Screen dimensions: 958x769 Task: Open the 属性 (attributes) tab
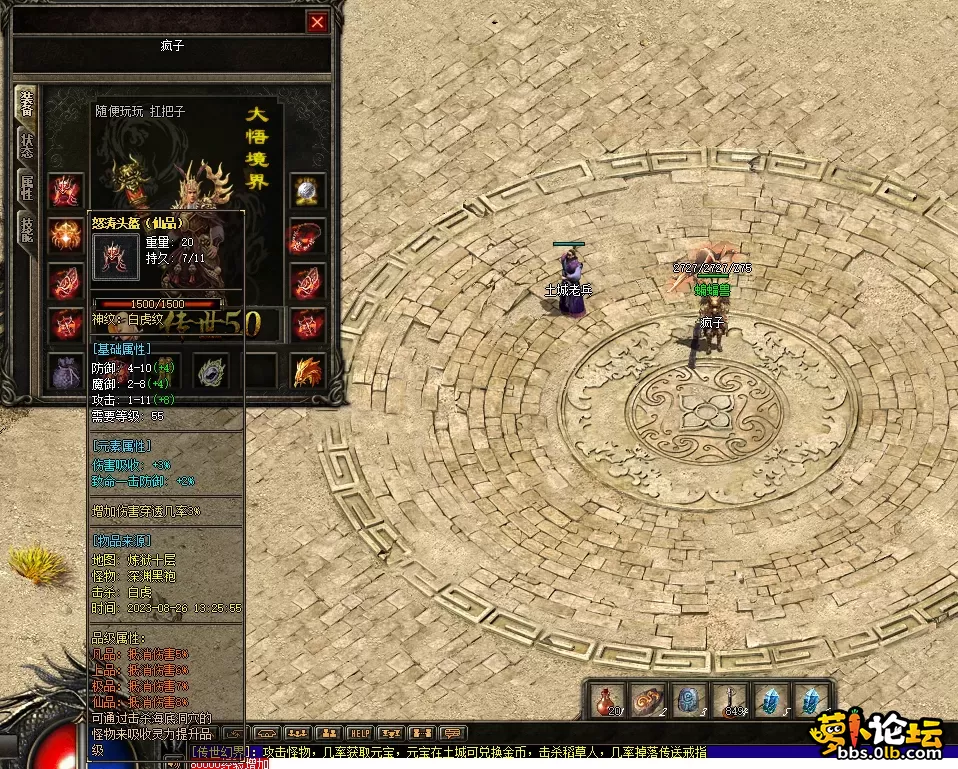coord(27,187)
